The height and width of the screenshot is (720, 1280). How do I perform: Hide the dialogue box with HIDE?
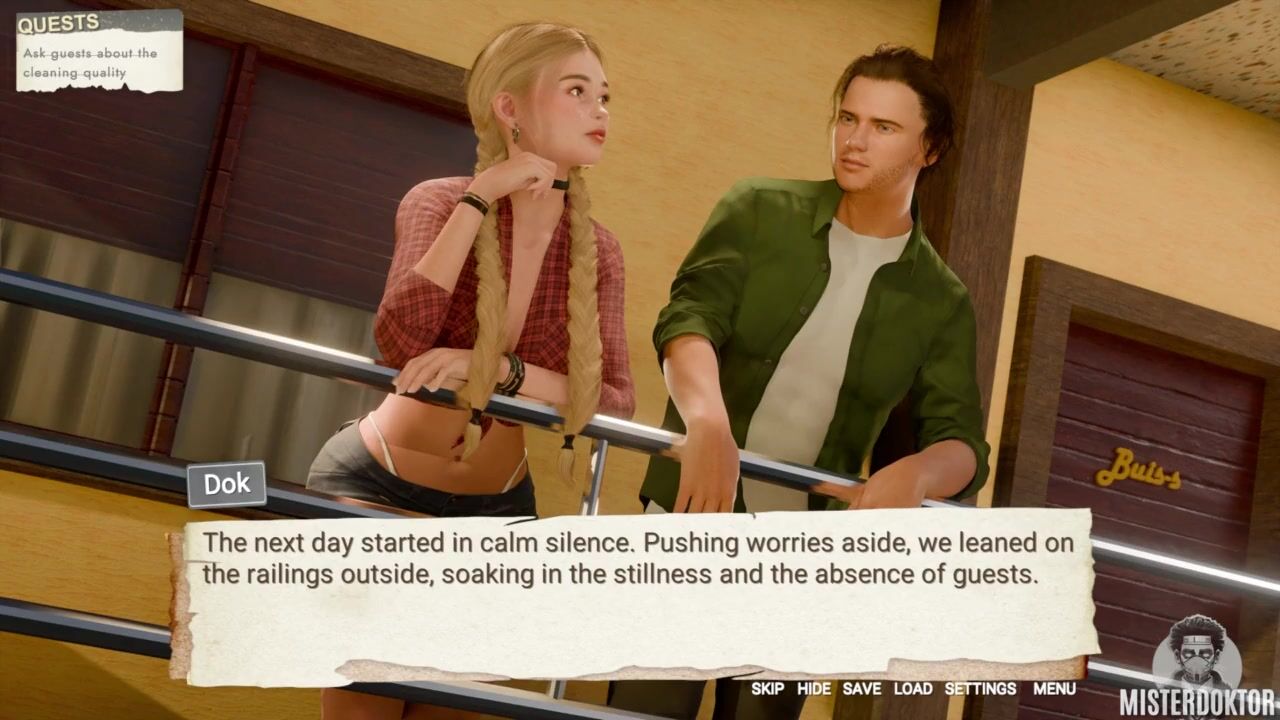[813, 689]
